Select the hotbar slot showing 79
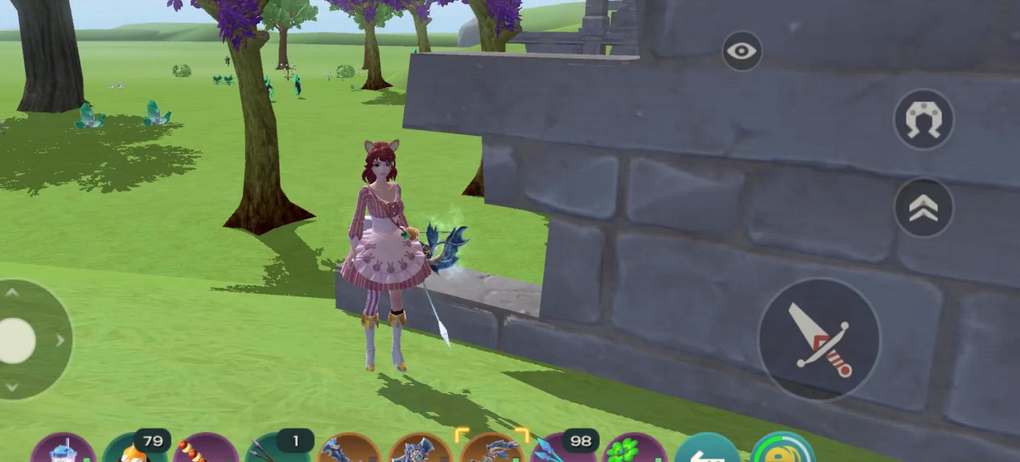The width and height of the screenshot is (1020, 462). click(x=135, y=449)
